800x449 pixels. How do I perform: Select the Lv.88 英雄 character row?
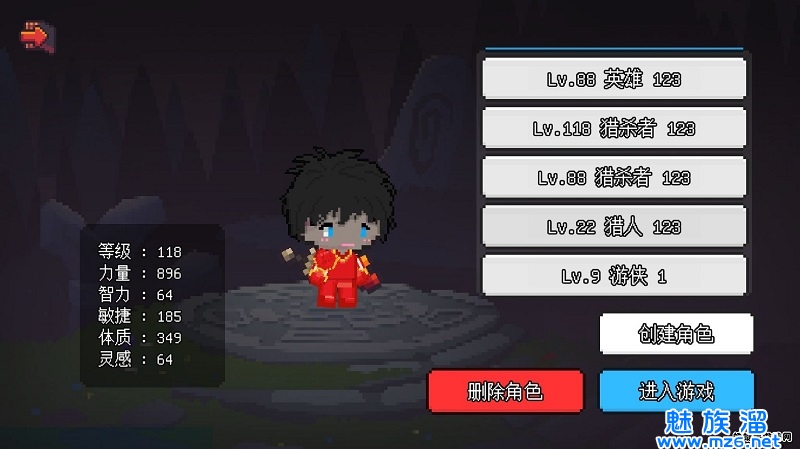point(614,79)
